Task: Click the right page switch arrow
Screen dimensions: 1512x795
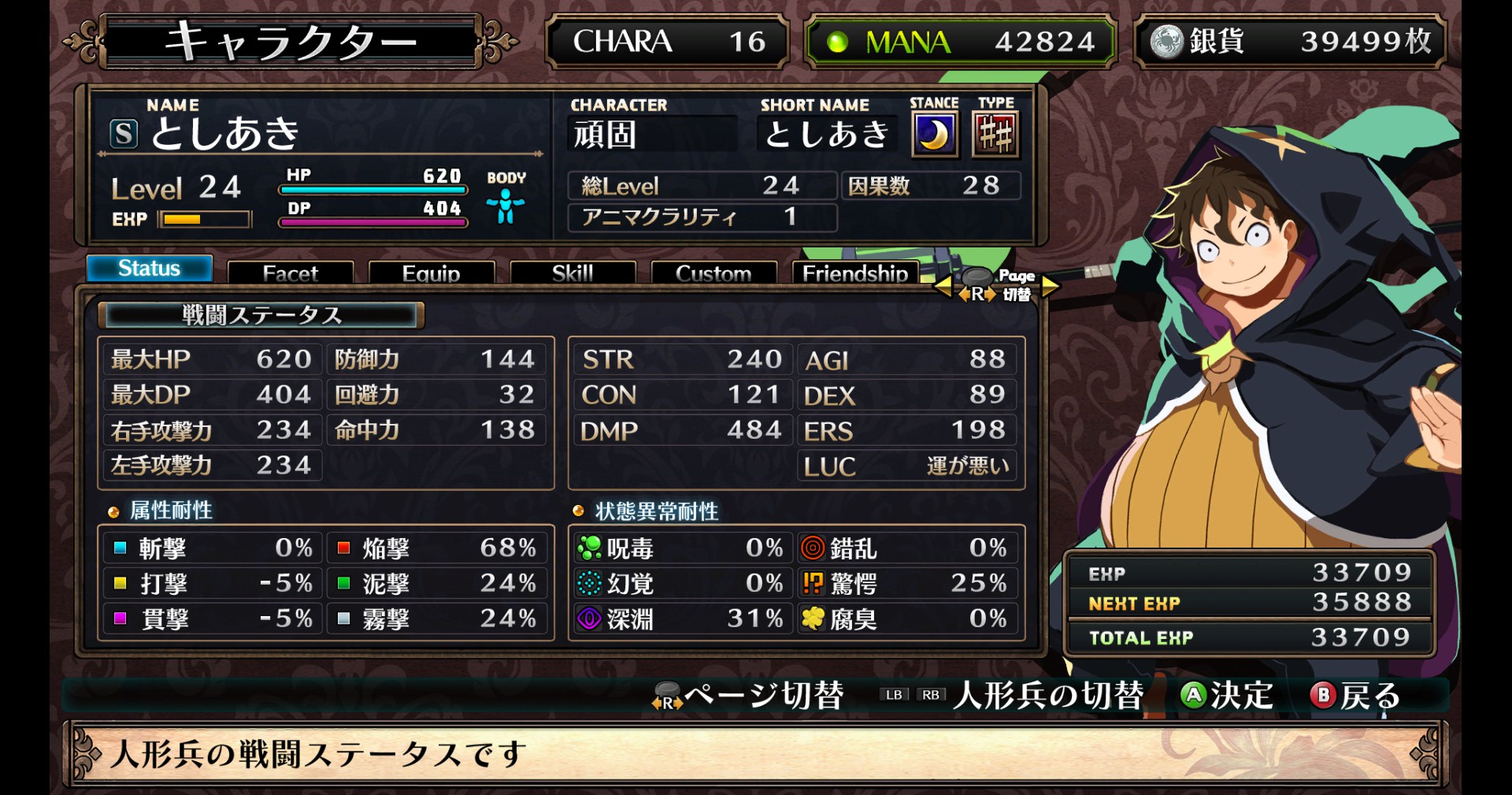Action: (x=1051, y=287)
